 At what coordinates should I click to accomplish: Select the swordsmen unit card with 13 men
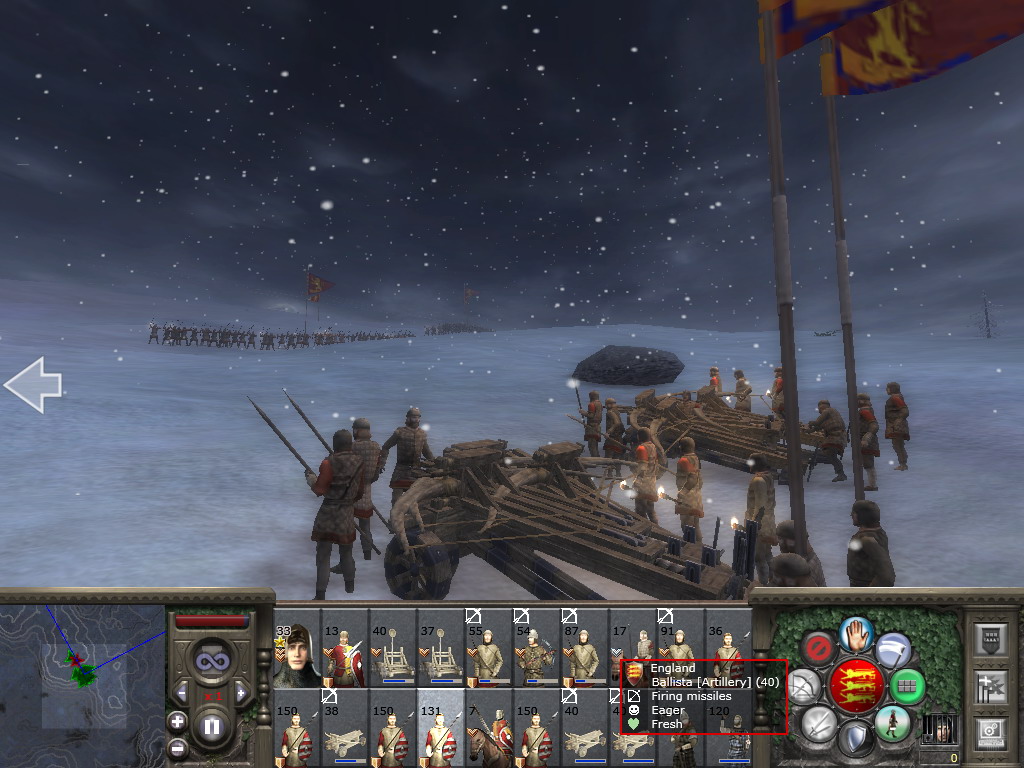345,648
